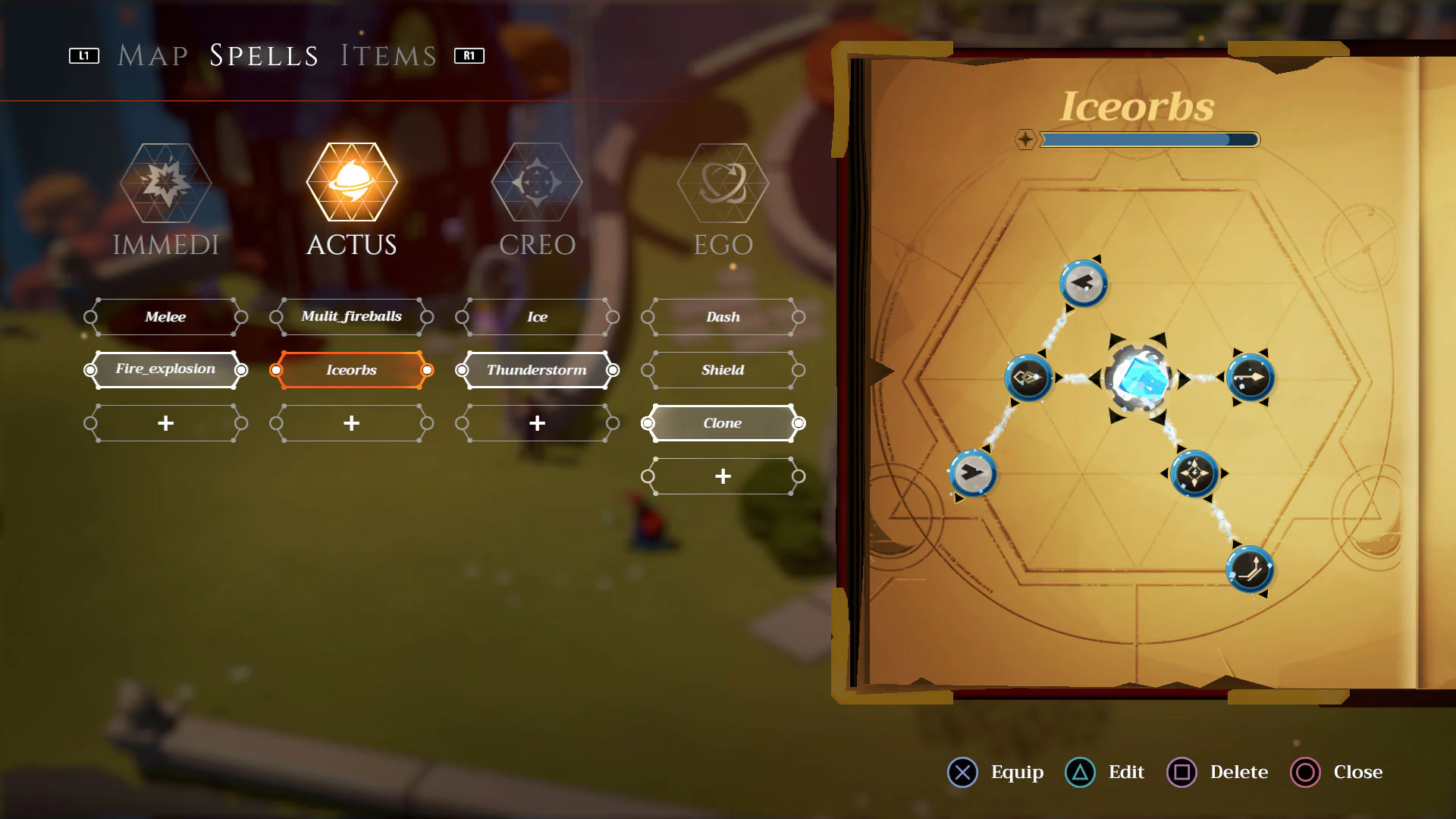
Task: Switch to the Map tab
Action: tap(151, 54)
